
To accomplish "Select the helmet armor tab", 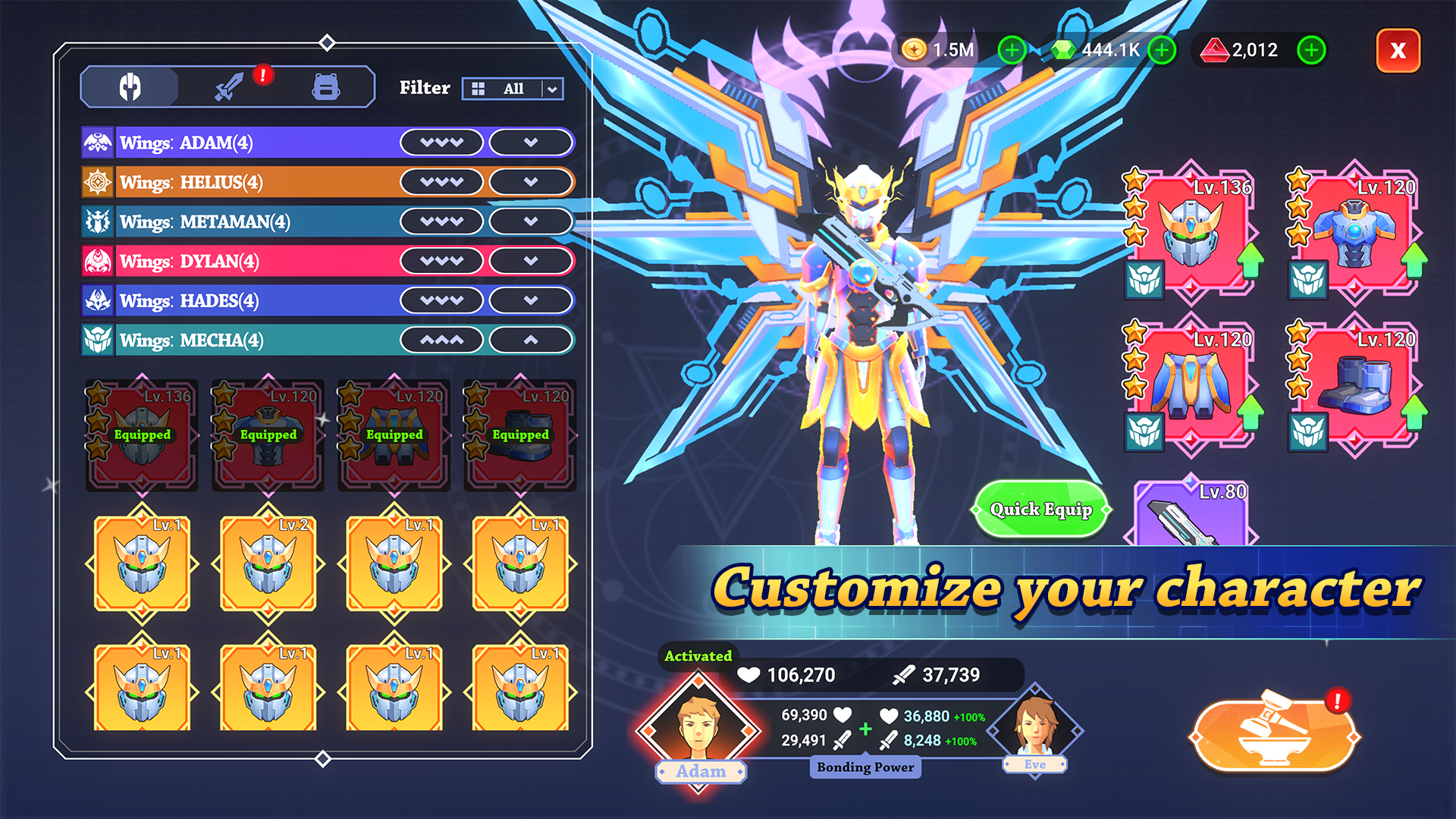I will (130, 87).
